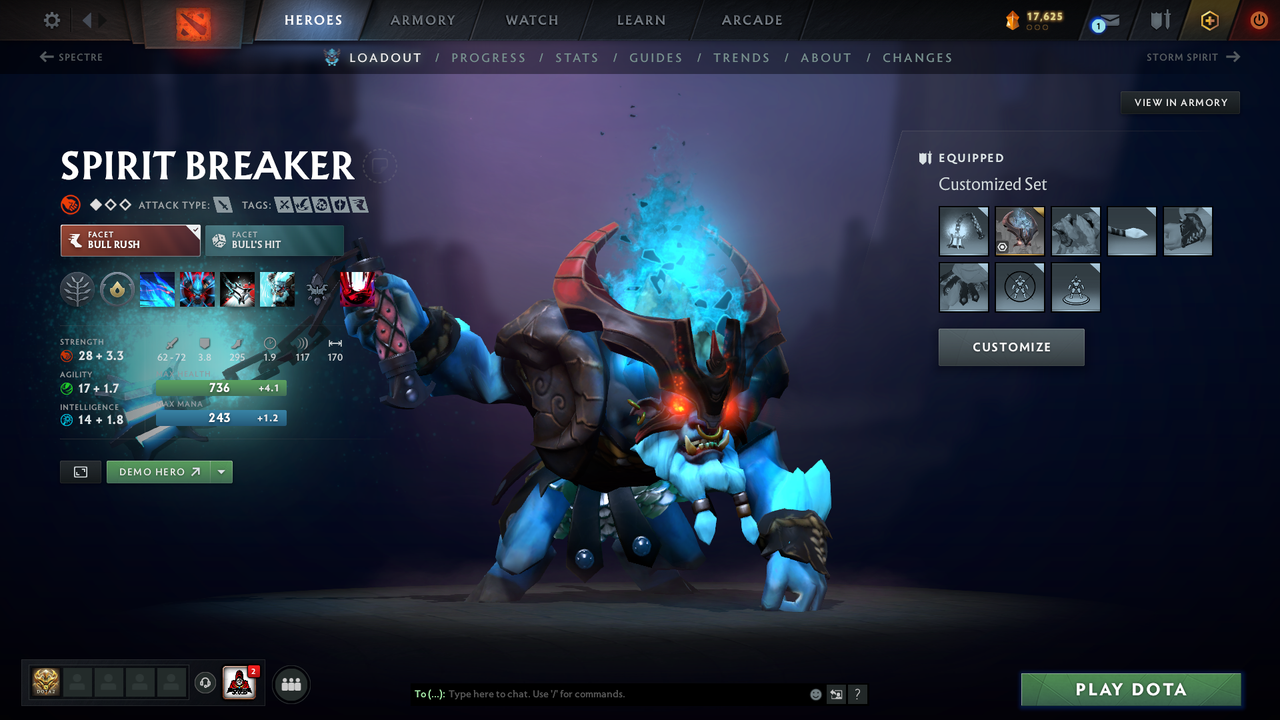The width and height of the screenshot is (1280, 720).
Task: Click the innate ability orb icon
Action: (117, 289)
